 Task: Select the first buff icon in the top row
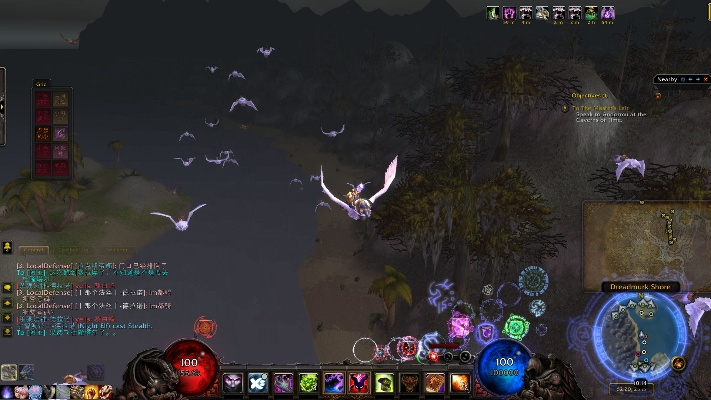click(494, 12)
